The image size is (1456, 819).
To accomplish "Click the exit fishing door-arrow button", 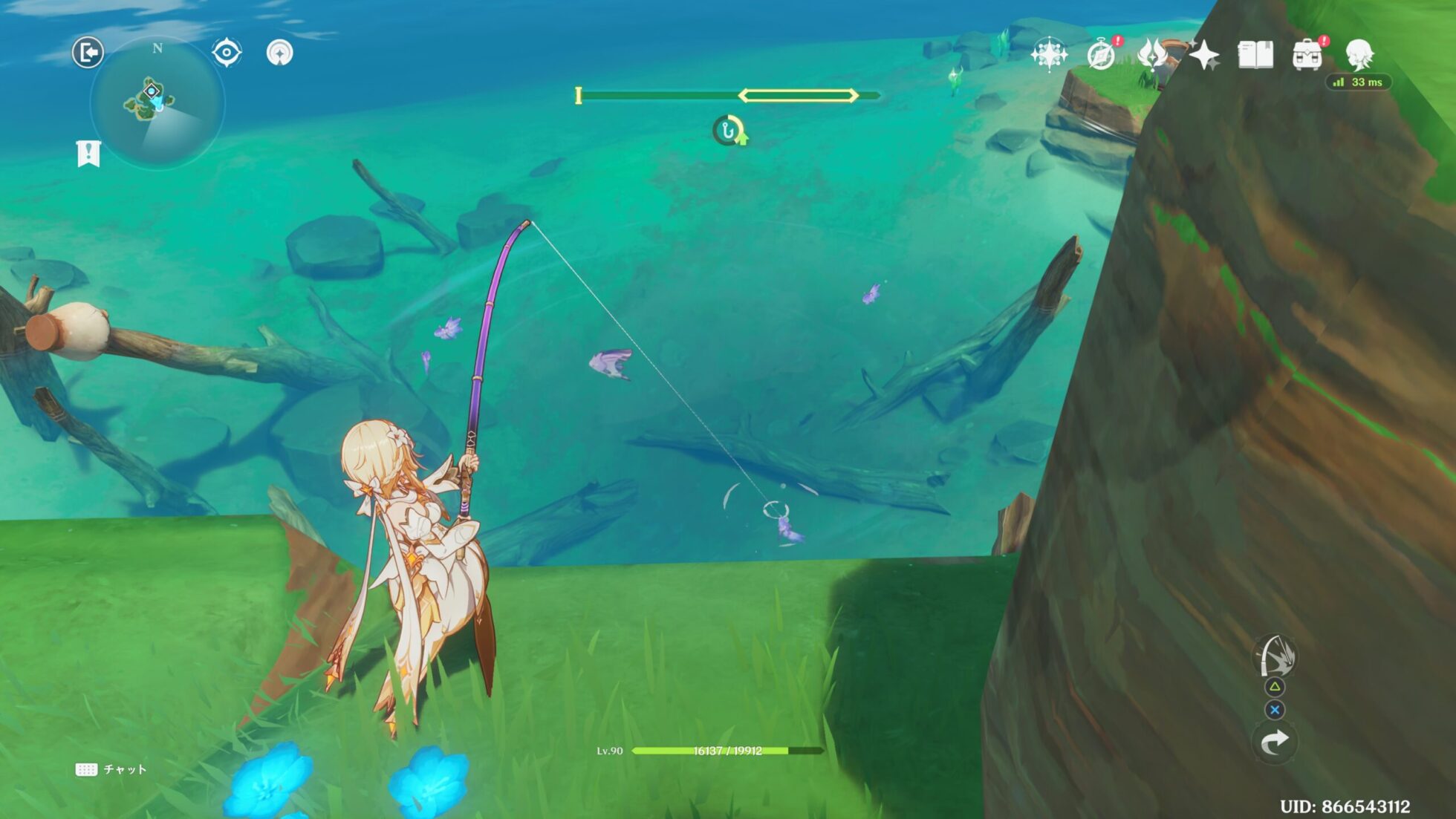I will (x=88, y=53).
